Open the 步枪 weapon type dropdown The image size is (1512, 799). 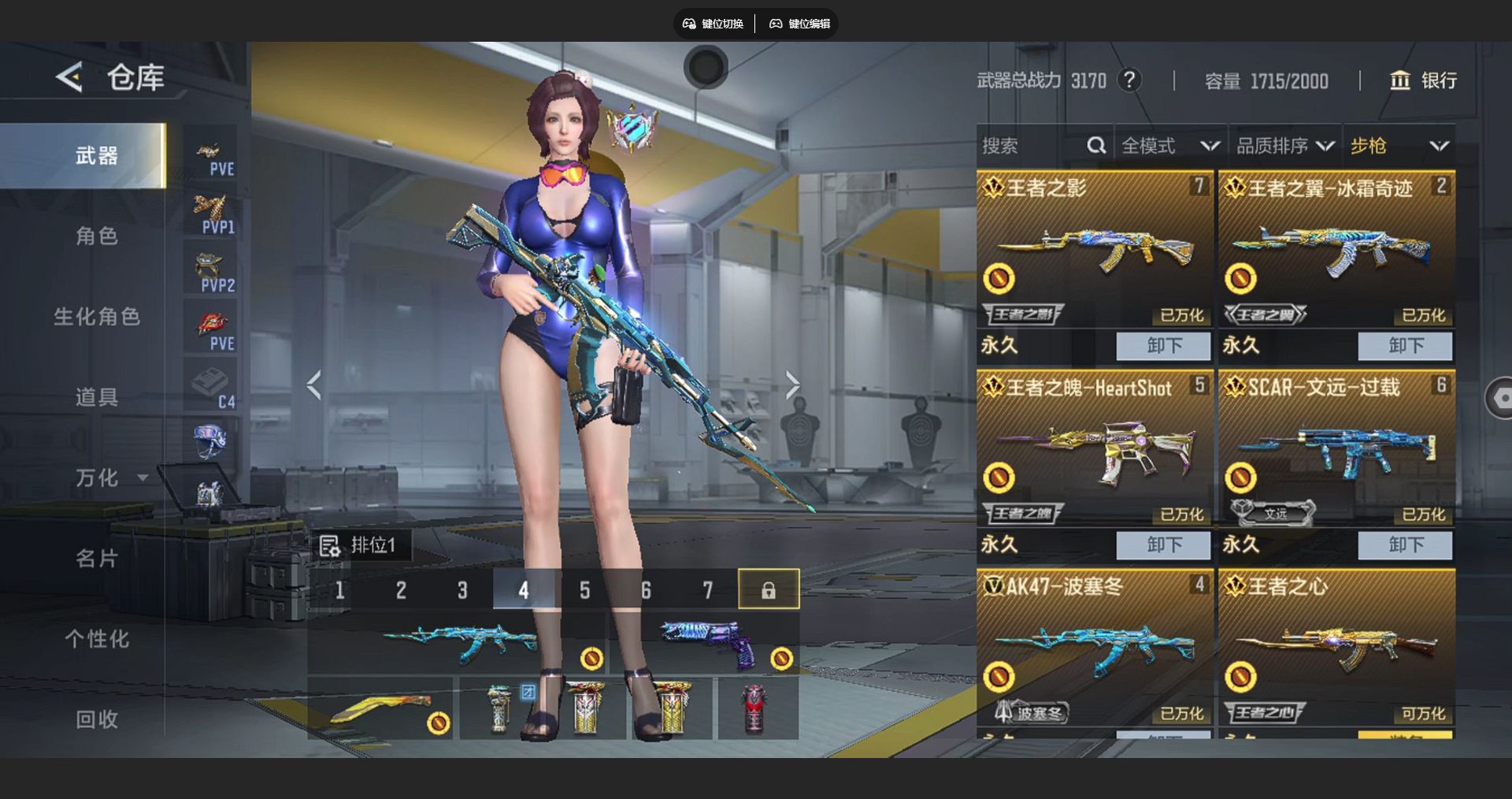coord(1399,146)
